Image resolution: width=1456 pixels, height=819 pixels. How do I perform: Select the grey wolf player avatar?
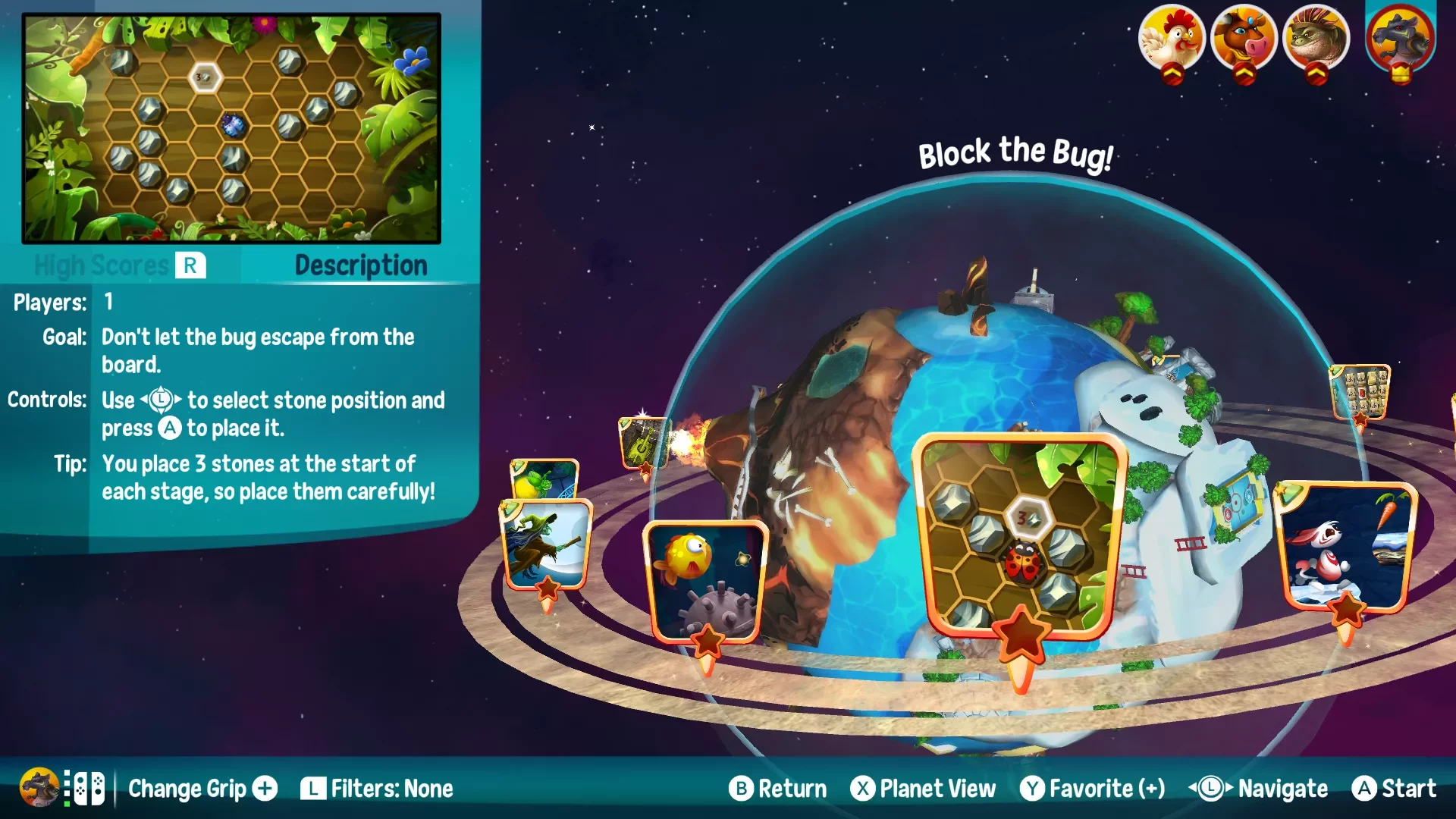coord(1400,38)
